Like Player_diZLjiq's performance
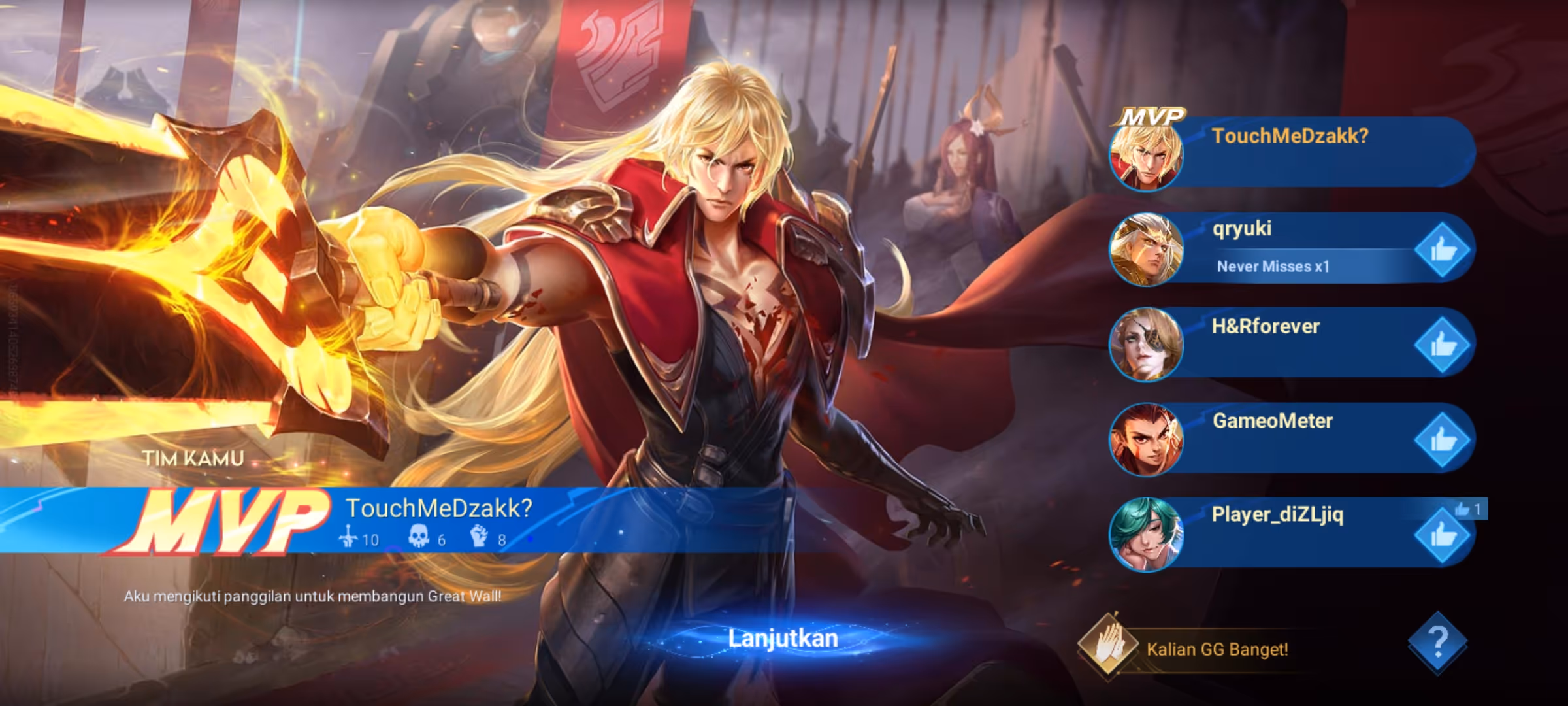This screenshot has width=1568, height=706. click(x=1442, y=536)
